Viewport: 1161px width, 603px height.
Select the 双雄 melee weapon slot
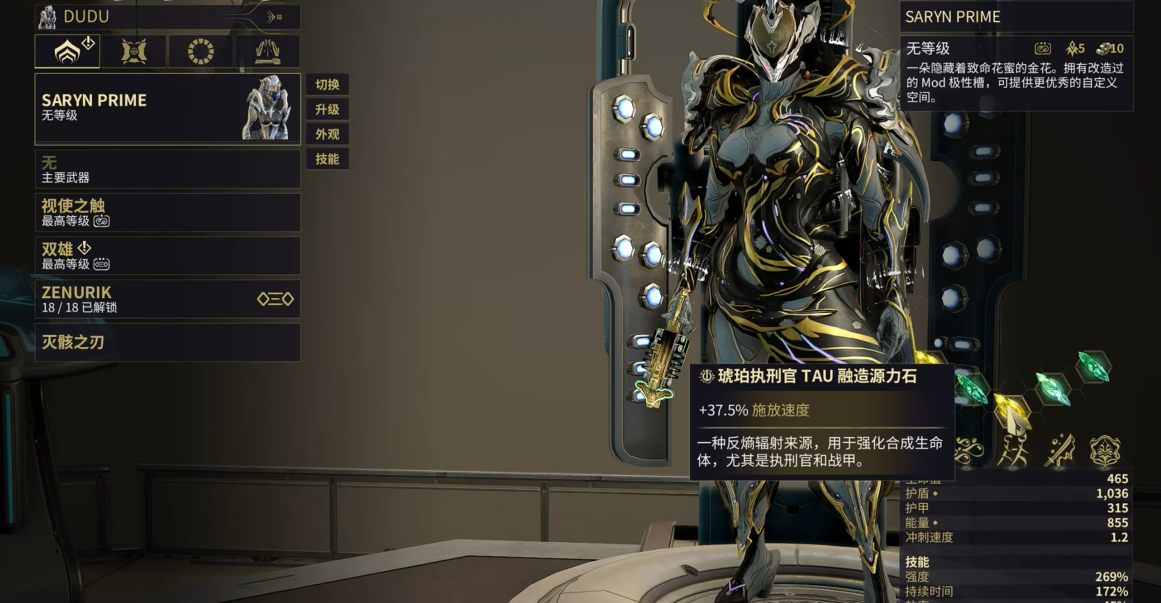pyautogui.click(x=167, y=255)
